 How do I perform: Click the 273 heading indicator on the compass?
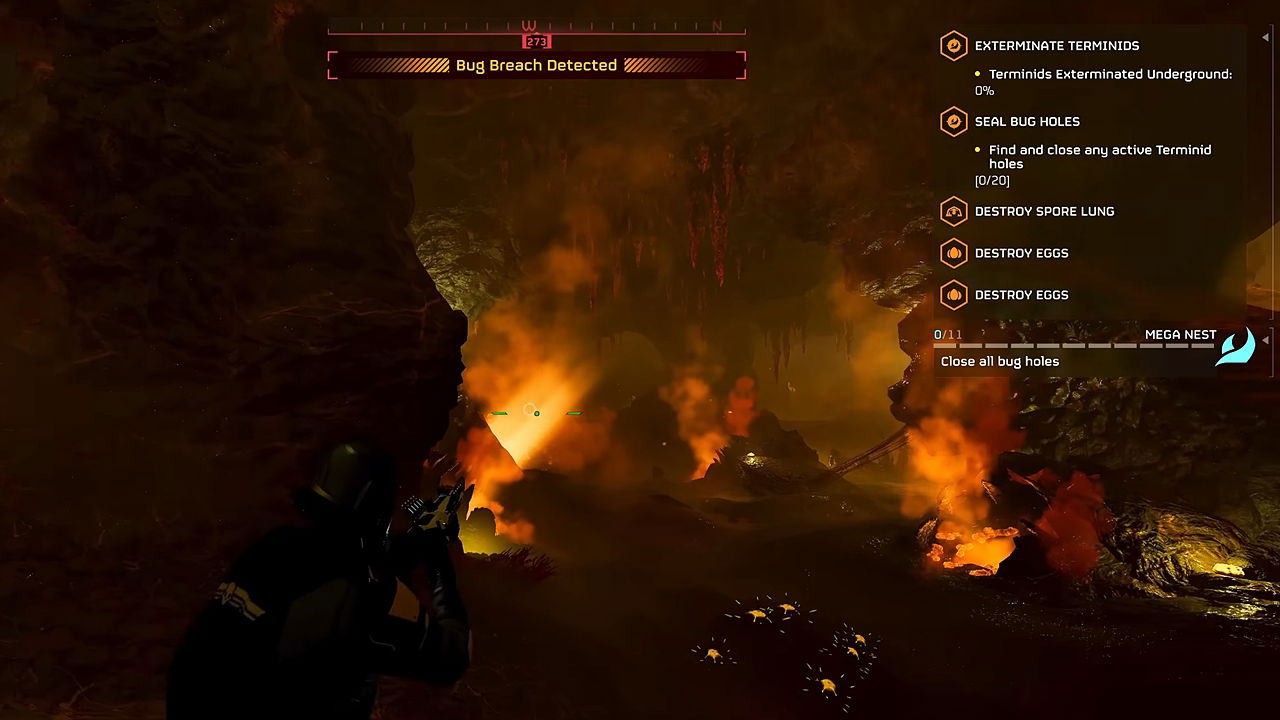(537, 41)
